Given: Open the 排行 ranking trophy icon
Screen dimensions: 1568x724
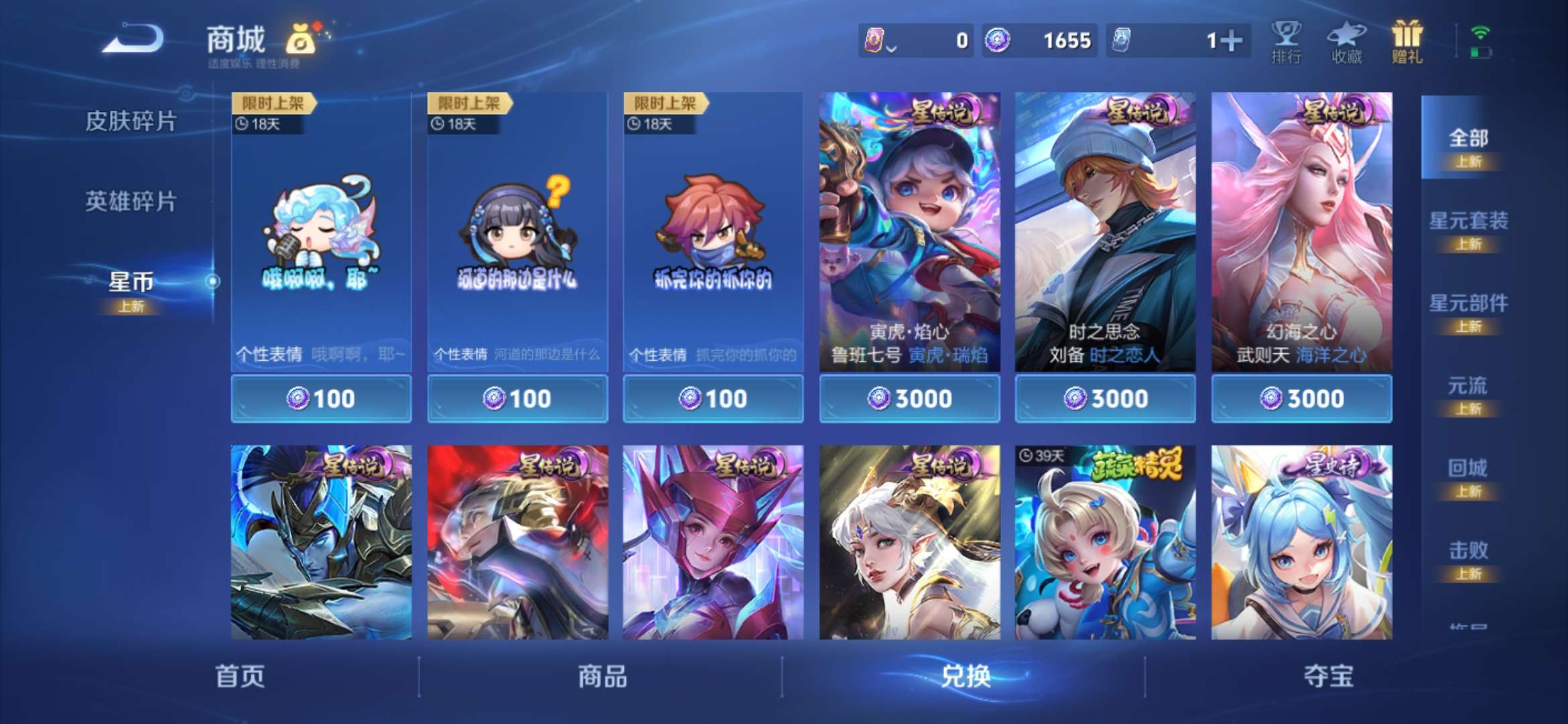Looking at the screenshot, I should pos(1285,40).
